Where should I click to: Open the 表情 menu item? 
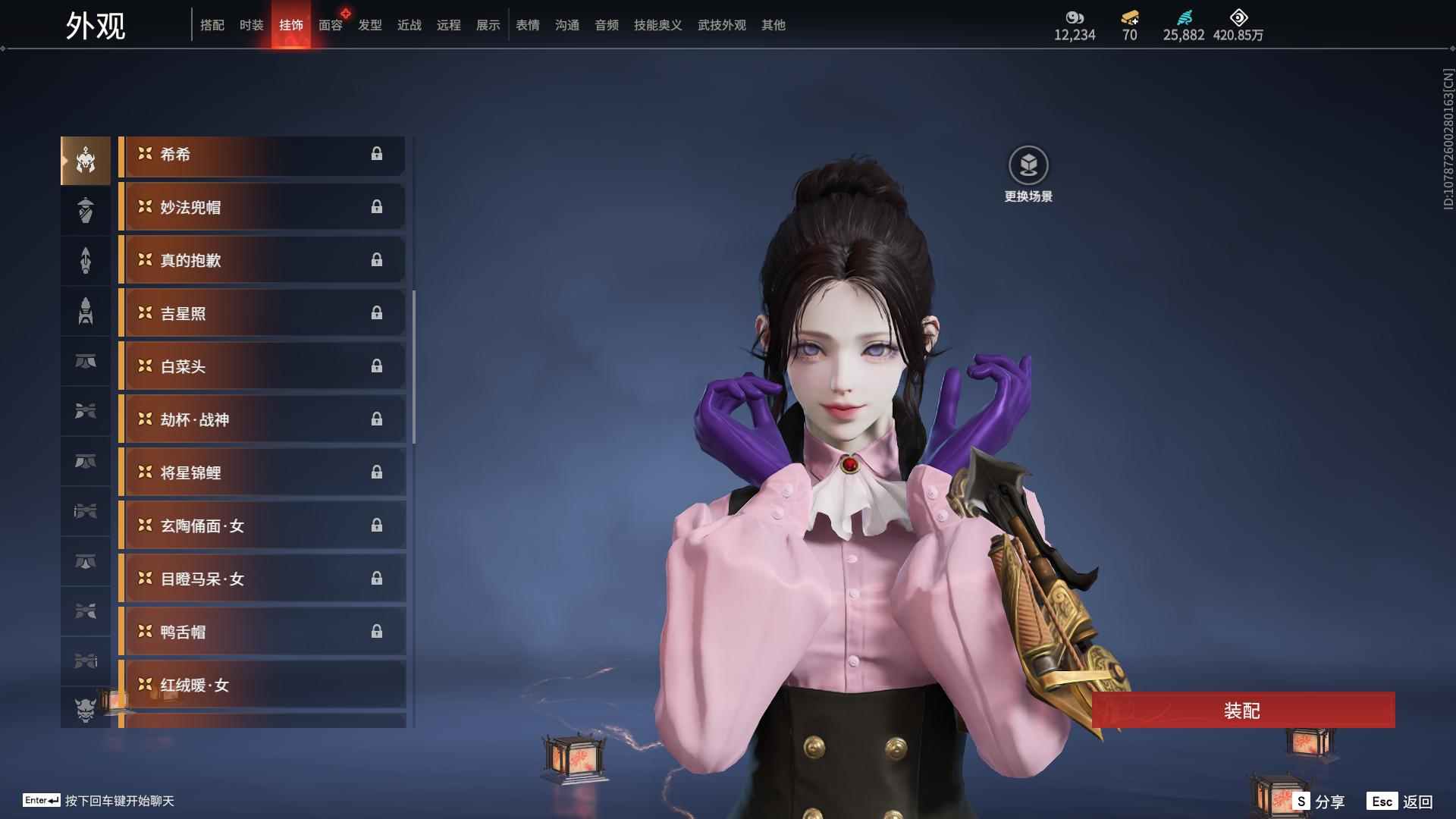pyautogui.click(x=527, y=25)
